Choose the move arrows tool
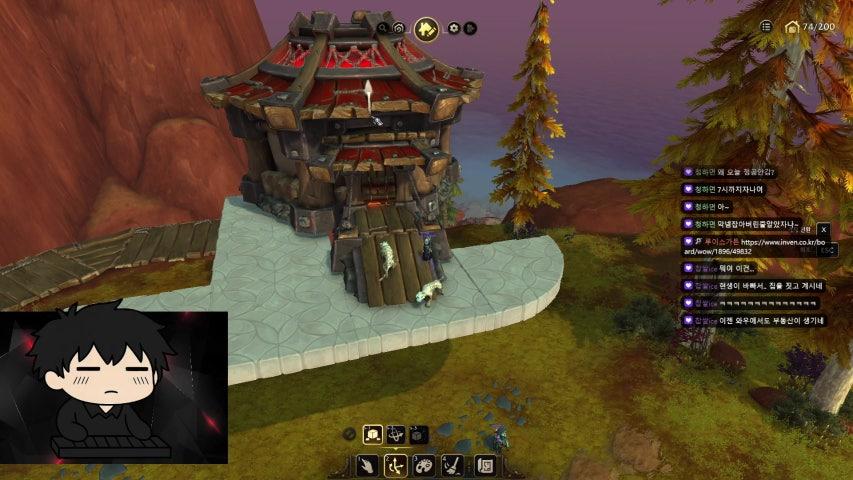853x480 pixels. [x=396, y=466]
